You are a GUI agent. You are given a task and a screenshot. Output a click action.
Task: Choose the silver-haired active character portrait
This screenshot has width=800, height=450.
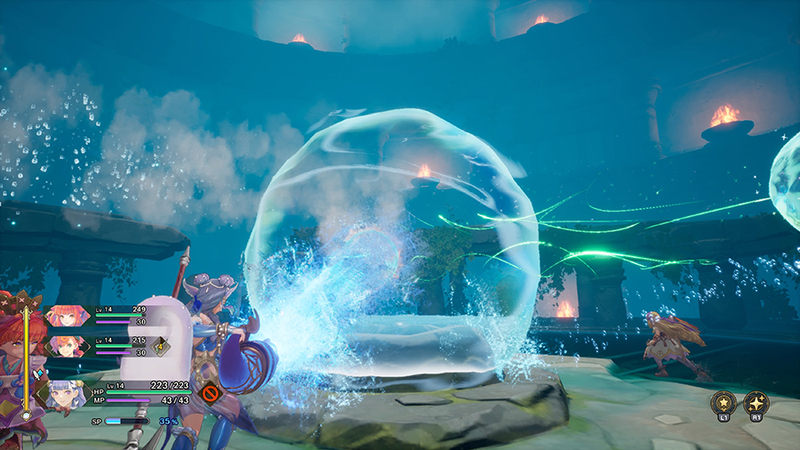point(65,393)
